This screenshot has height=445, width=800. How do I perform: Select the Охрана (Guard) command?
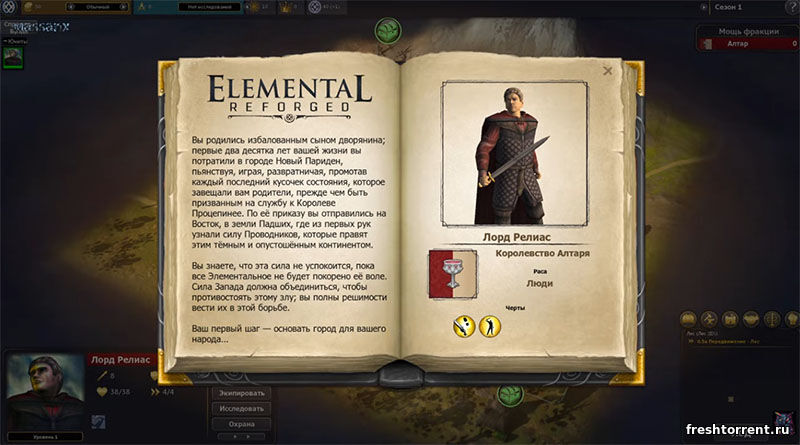(241, 425)
